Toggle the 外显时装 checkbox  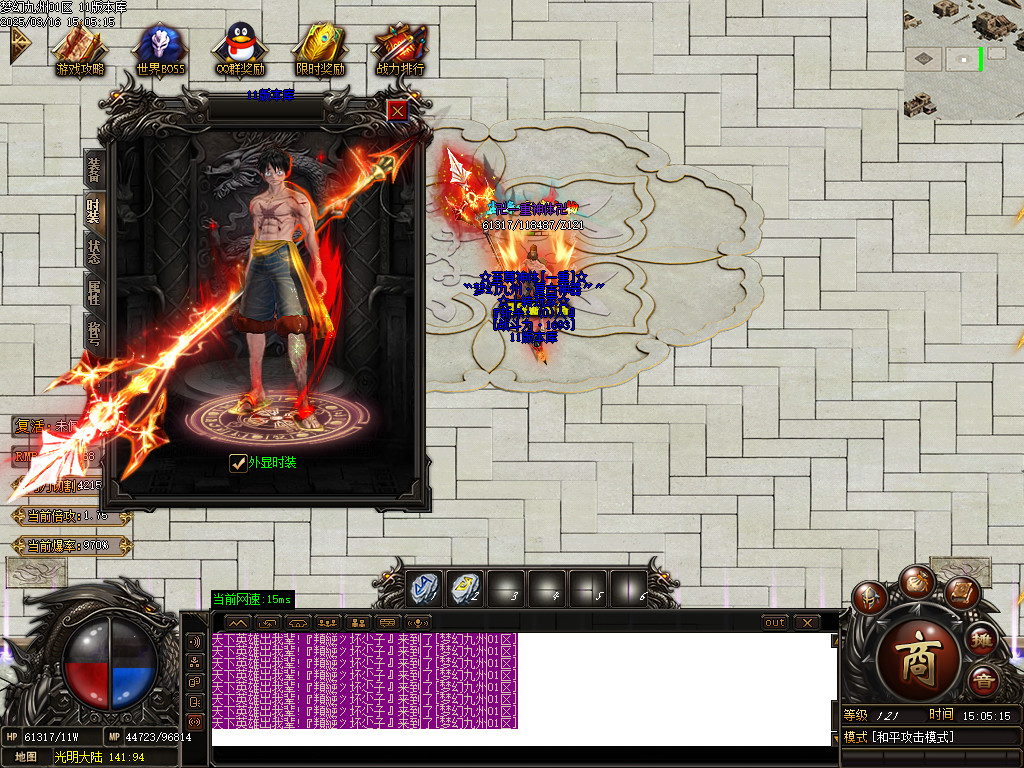pos(238,462)
